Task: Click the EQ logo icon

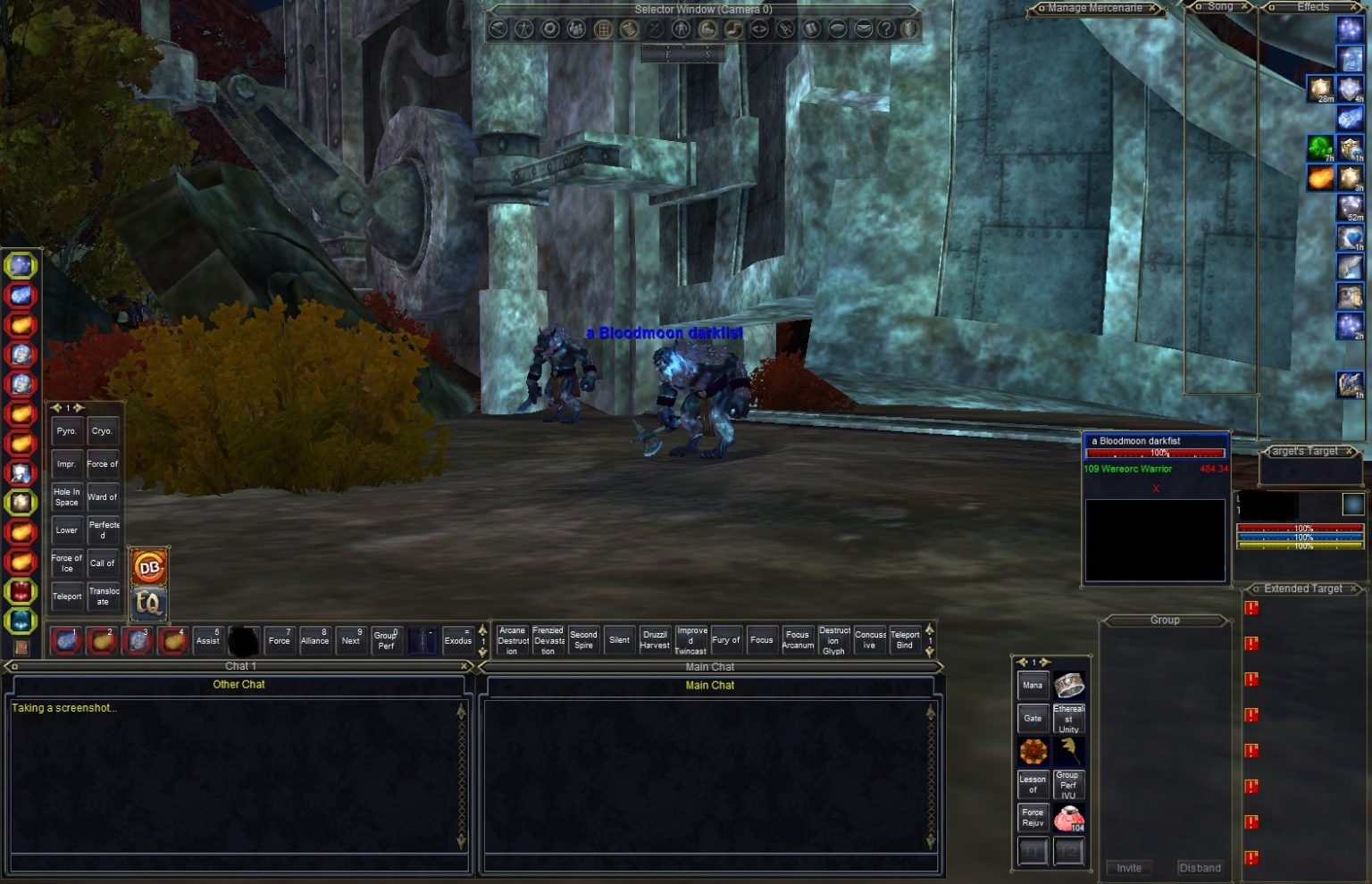Action: coord(150,603)
